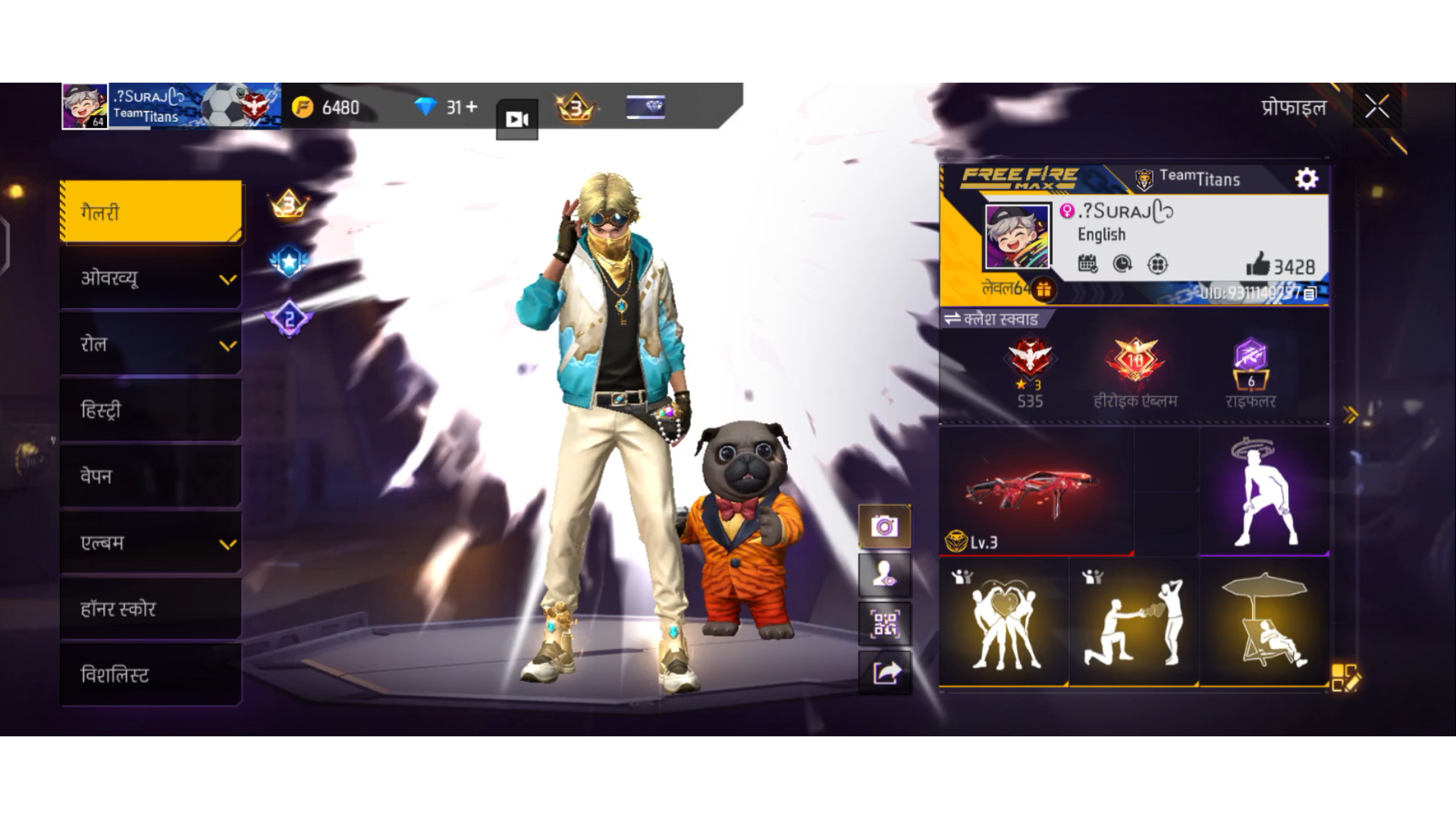Switch to the हिस्ट्री tab
This screenshot has width=1456, height=819.
click(150, 410)
